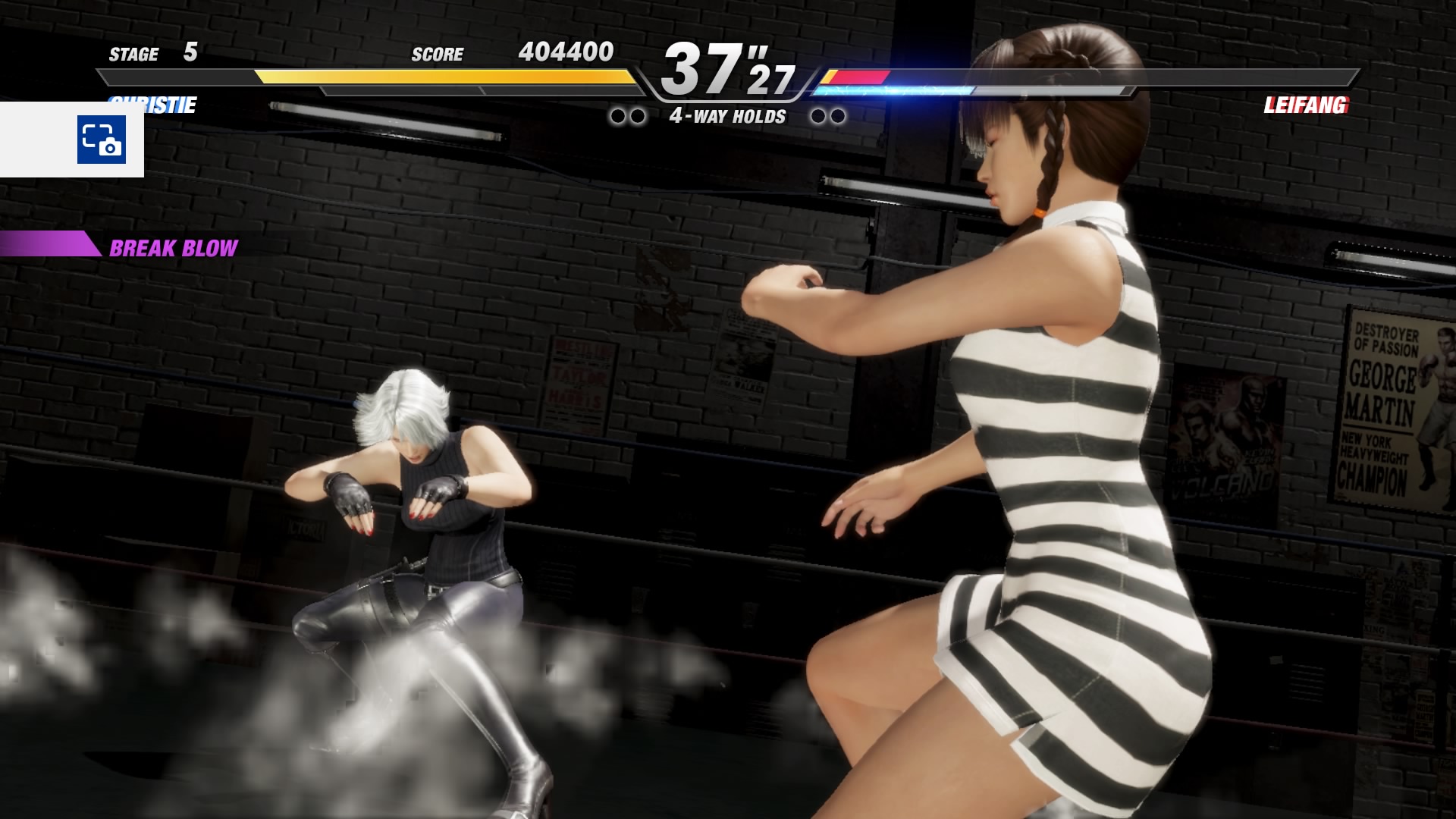Toggle the 4-WAY HOLDS indicator
Screen dimensions: 1456x819
click(x=726, y=117)
